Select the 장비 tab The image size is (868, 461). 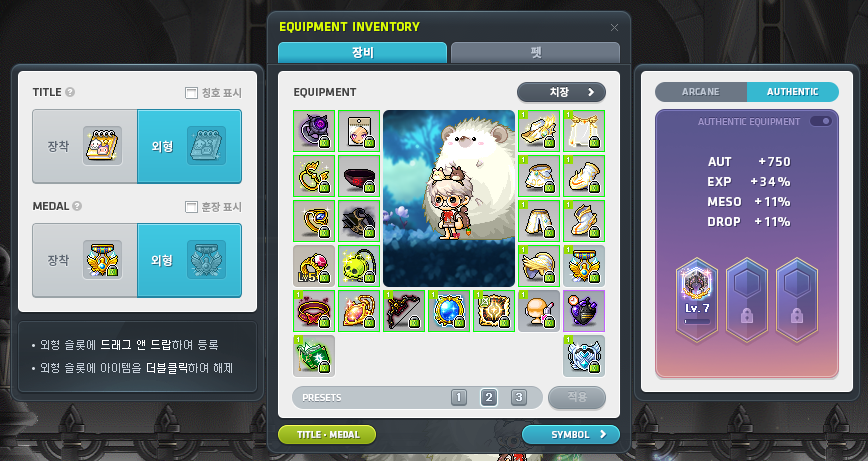[362, 53]
